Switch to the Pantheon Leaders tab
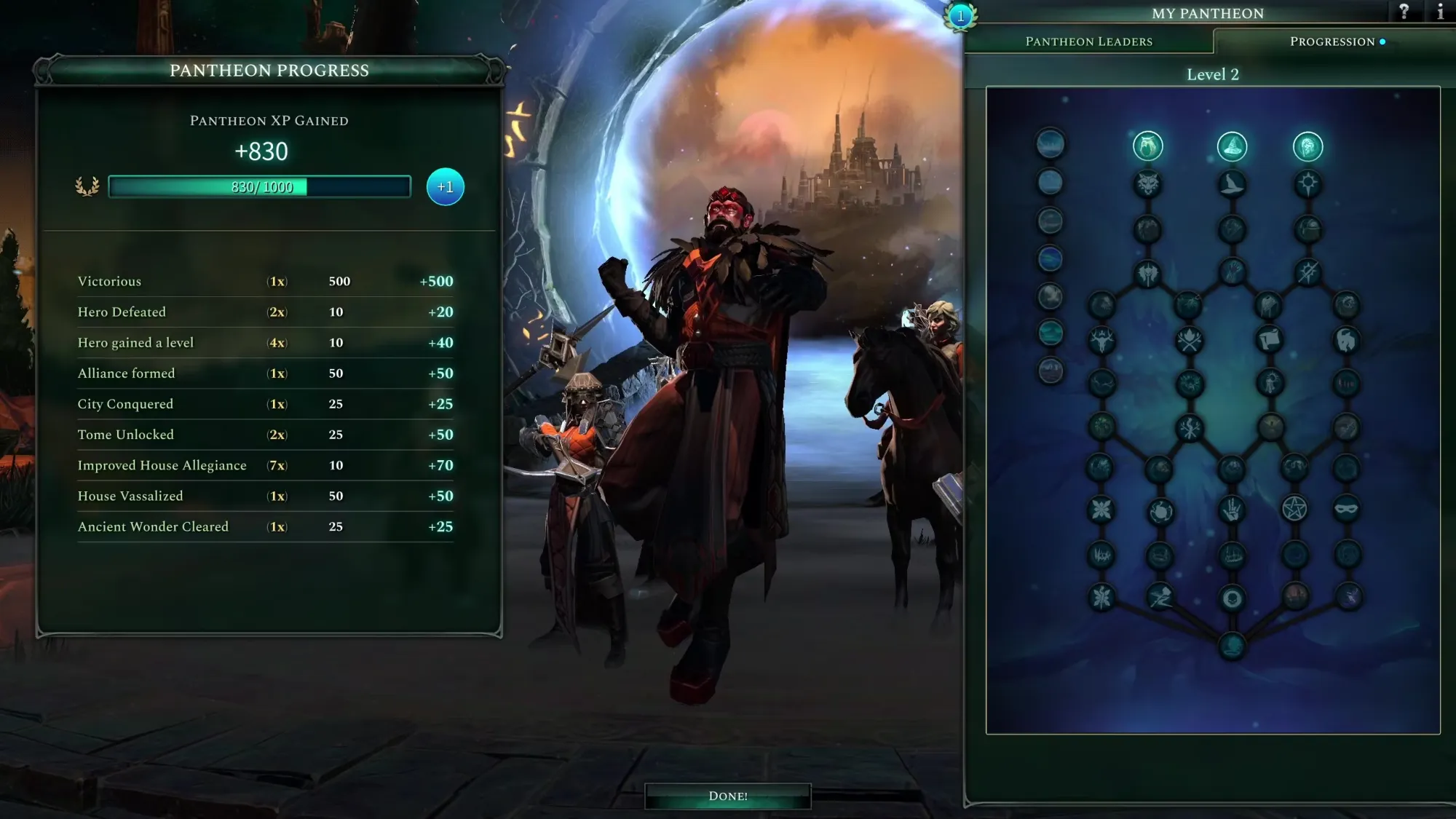Viewport: 1456px width, 819px height. pos(1088,41)
